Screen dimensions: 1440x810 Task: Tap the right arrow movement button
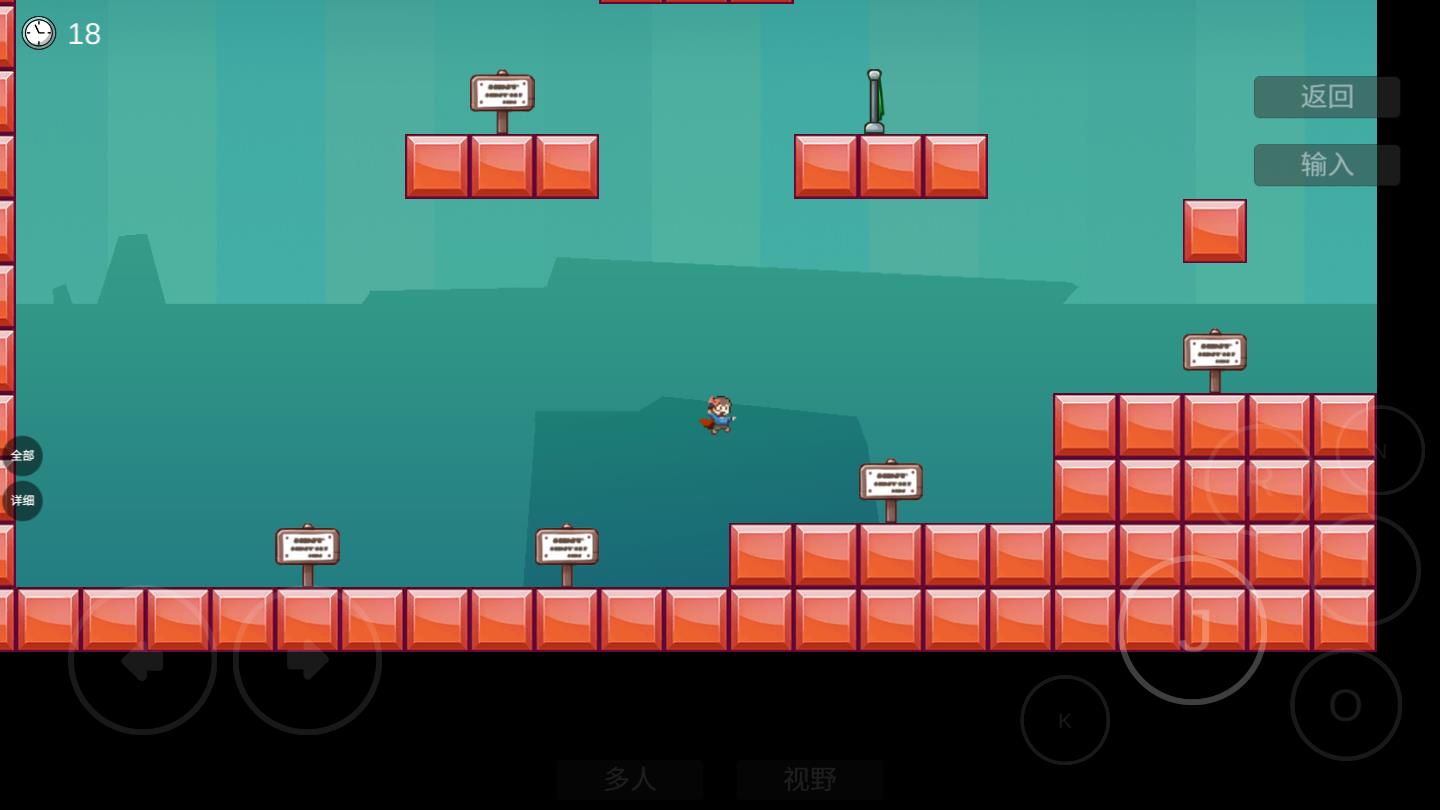click(x=307, y=660)
